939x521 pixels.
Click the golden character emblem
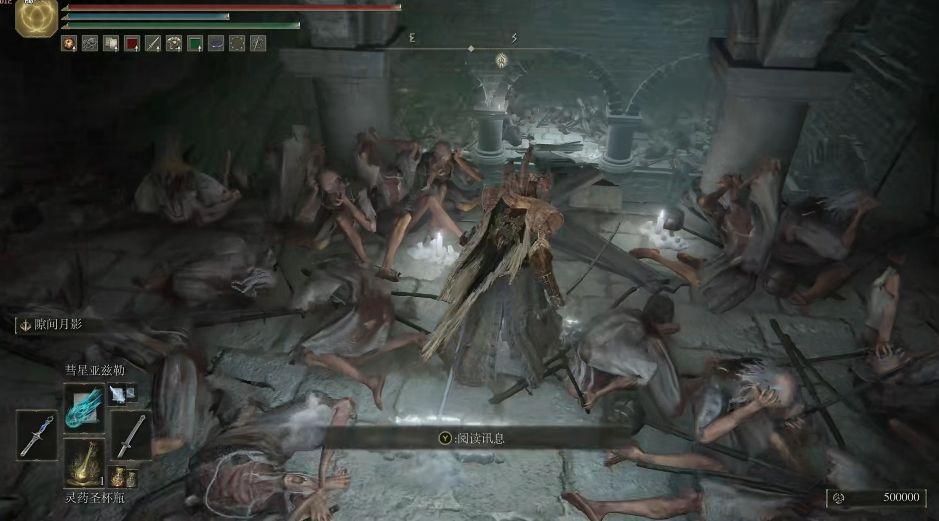[37, 18]
